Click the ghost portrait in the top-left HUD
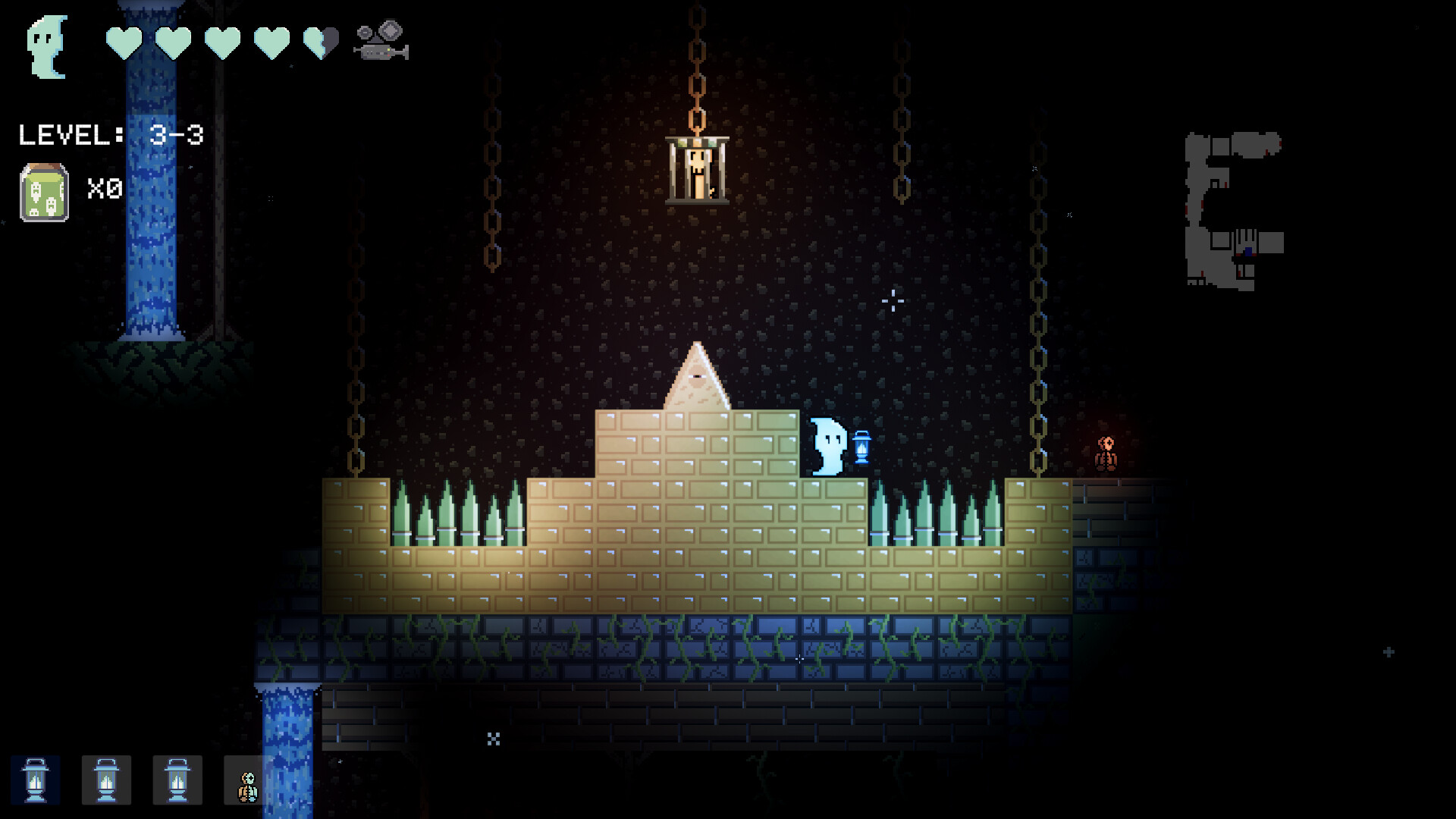 coord(45,47)
